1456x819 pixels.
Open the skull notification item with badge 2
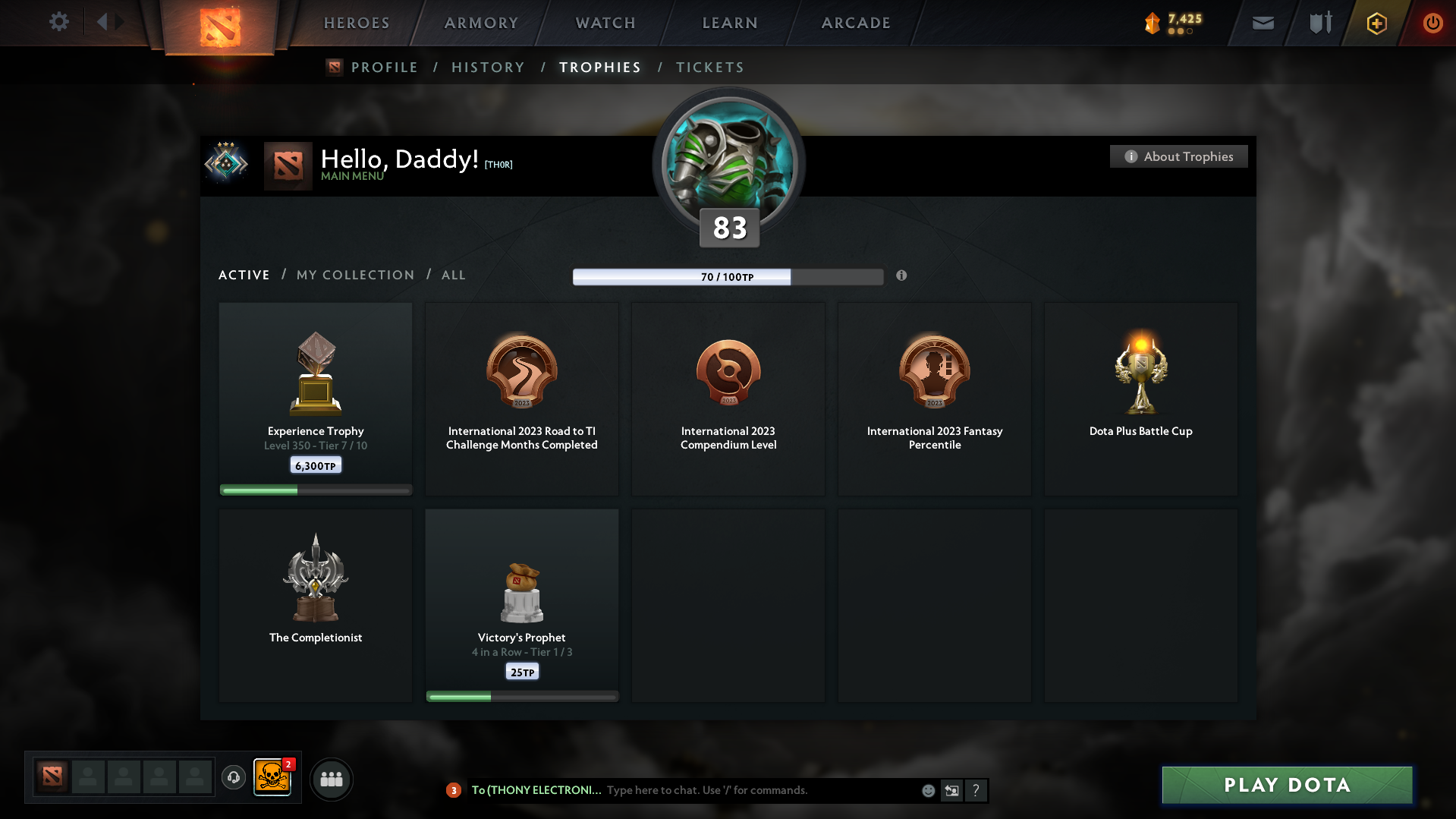coord(273,778)
